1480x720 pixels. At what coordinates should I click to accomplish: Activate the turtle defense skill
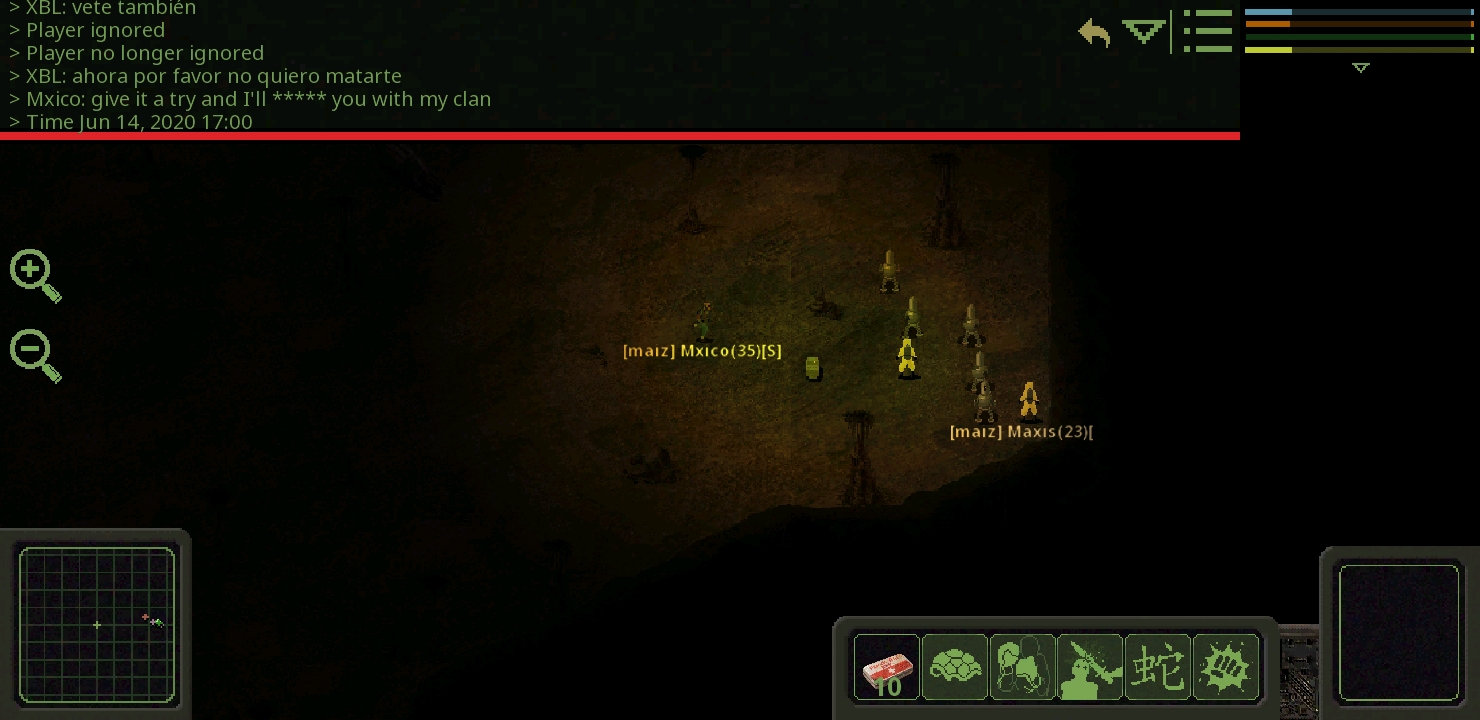point(955,667)
